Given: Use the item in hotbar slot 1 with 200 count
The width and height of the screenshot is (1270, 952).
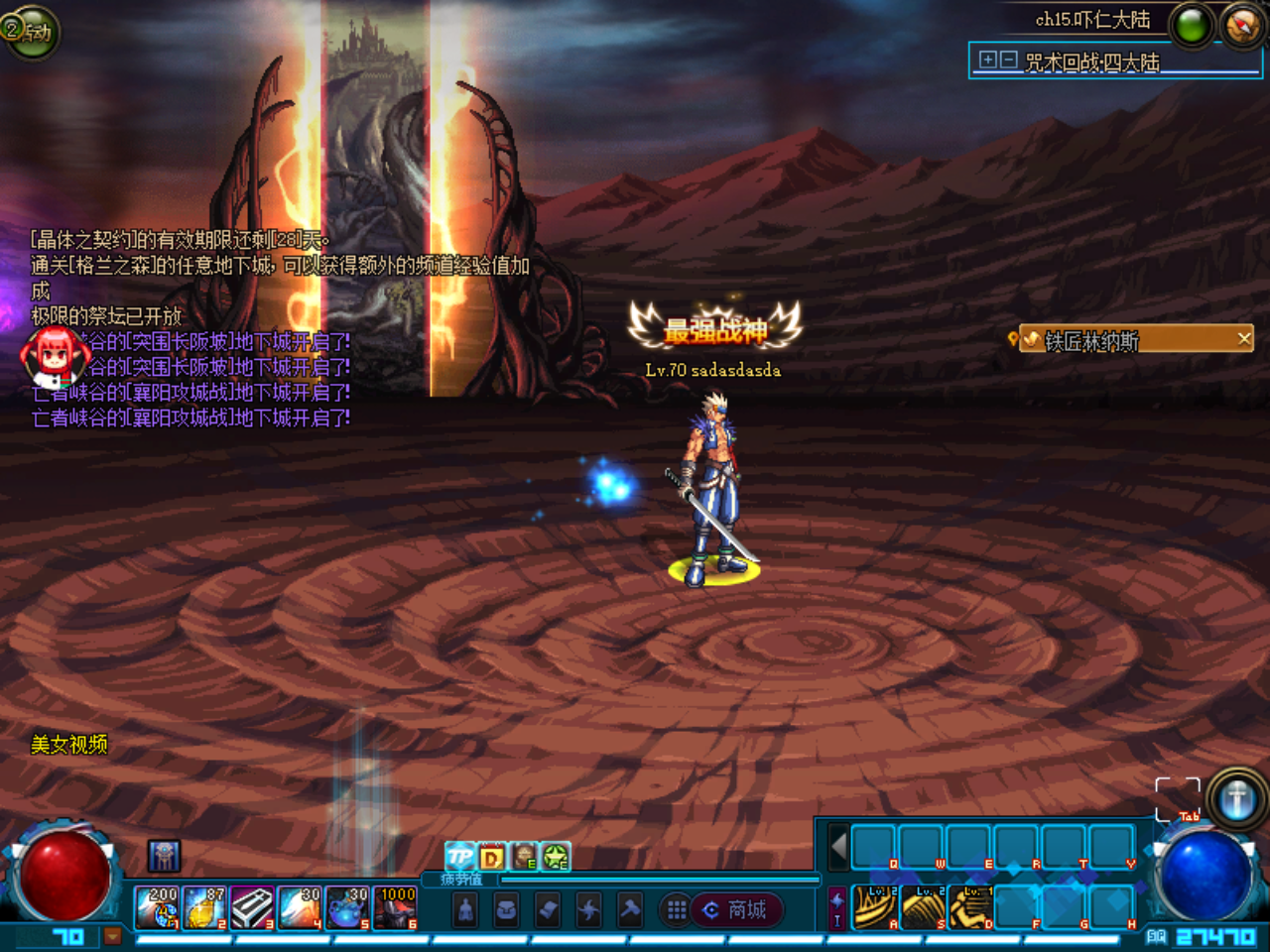Looking at the screenshot, I should (x=157, y=908).
